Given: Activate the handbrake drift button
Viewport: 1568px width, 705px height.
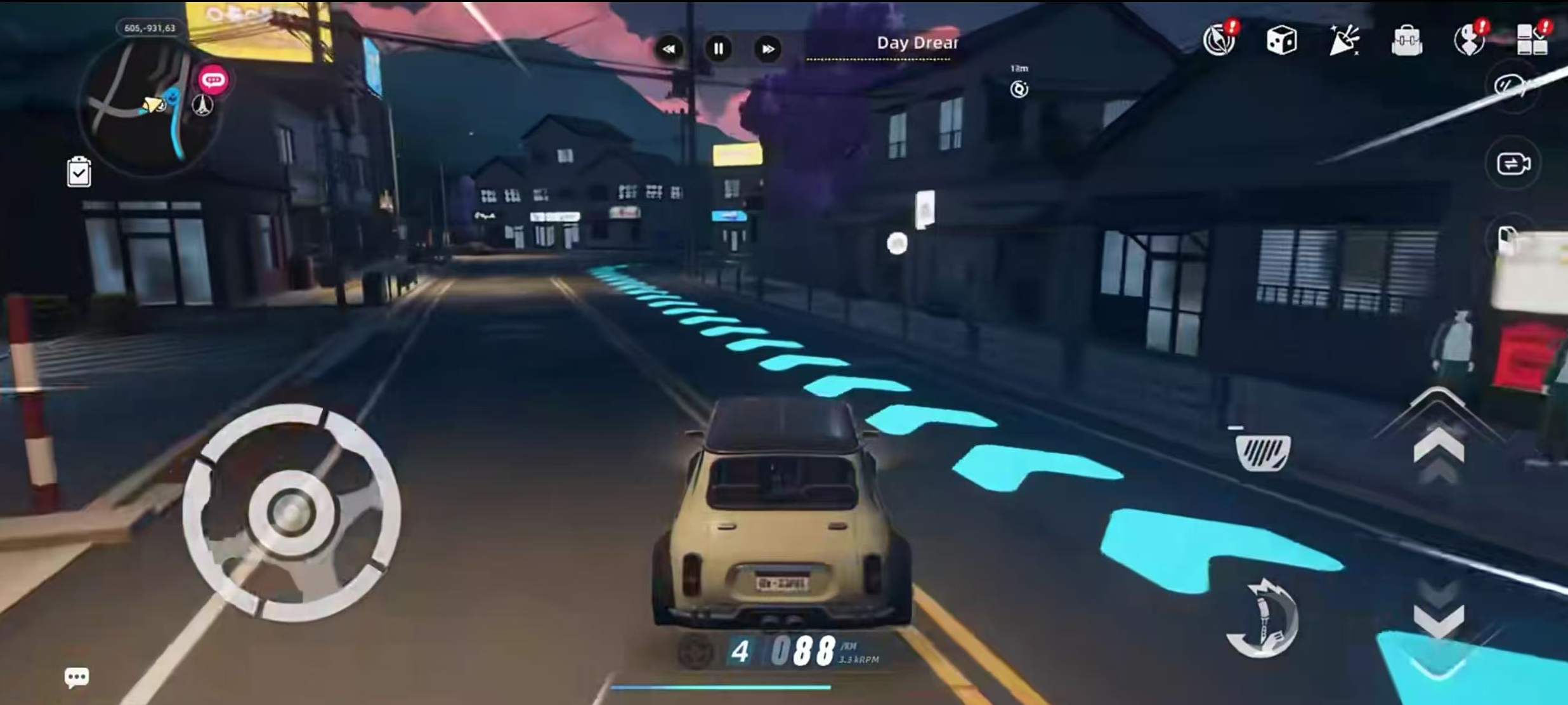Looking at the screenshot, I should 1262,620.
